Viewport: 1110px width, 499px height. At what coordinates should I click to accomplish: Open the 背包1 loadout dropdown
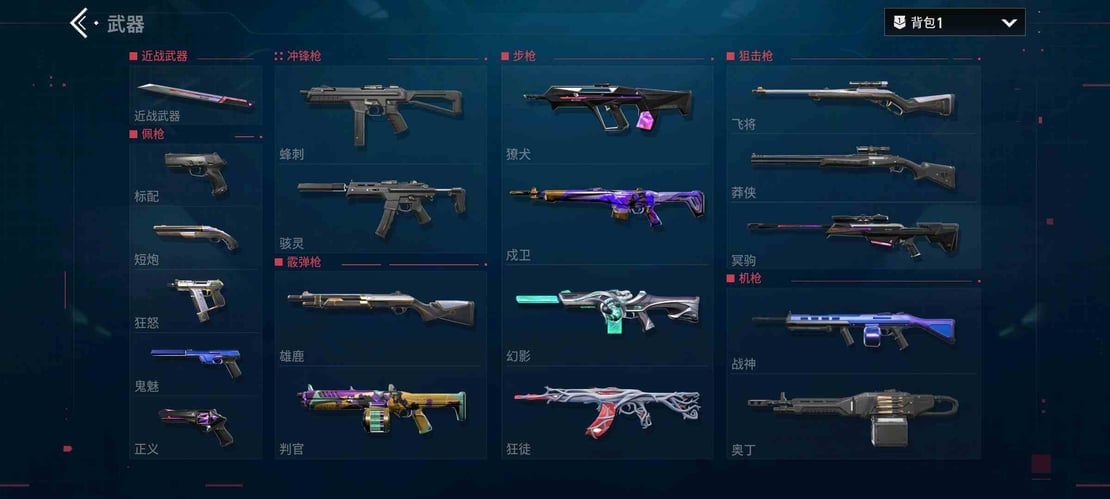click(954, 22)
